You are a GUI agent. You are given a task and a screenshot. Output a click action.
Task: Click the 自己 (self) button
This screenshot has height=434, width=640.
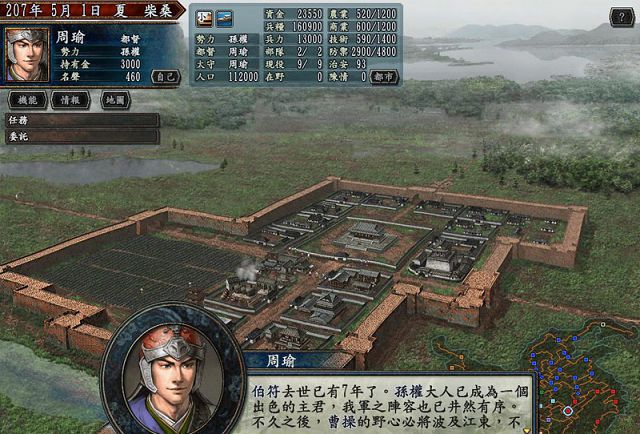tap(164, 76)
